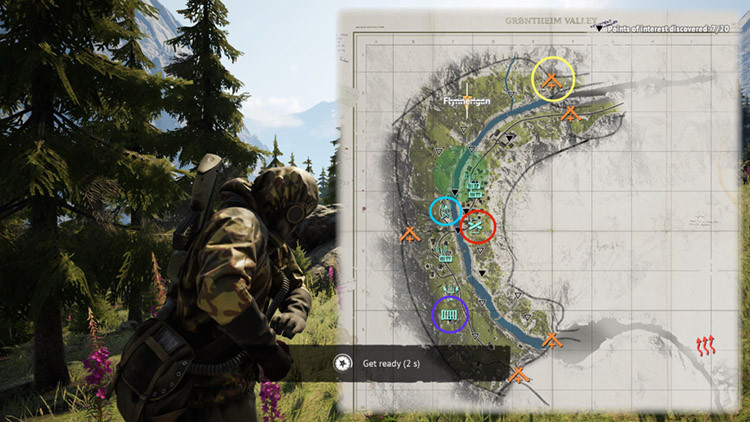Select the purple-circled building marker
This screenshot has height=422, width=750.
(449, 315)
